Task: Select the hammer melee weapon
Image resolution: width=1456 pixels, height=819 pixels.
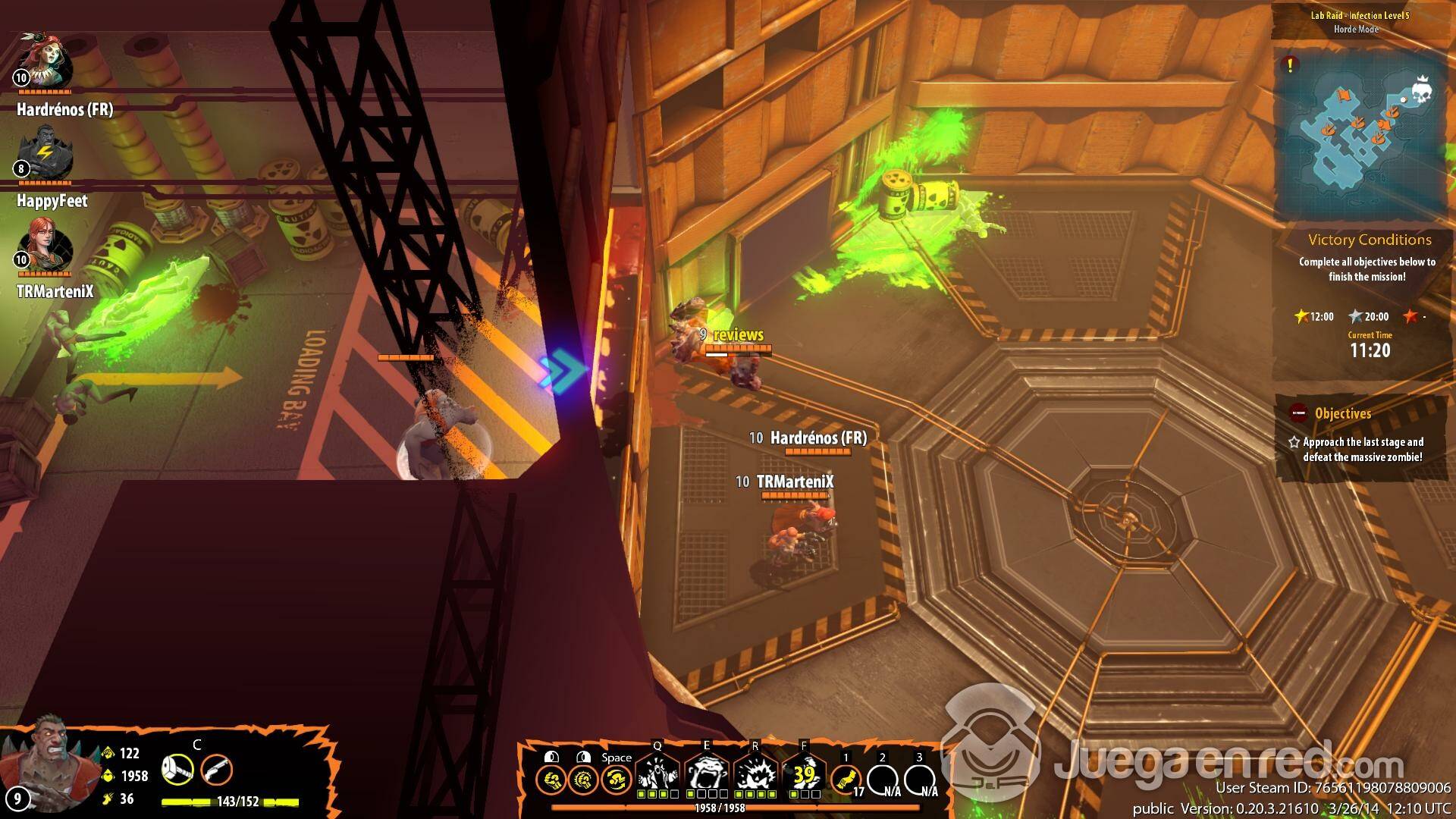Action: click(177, 770)
